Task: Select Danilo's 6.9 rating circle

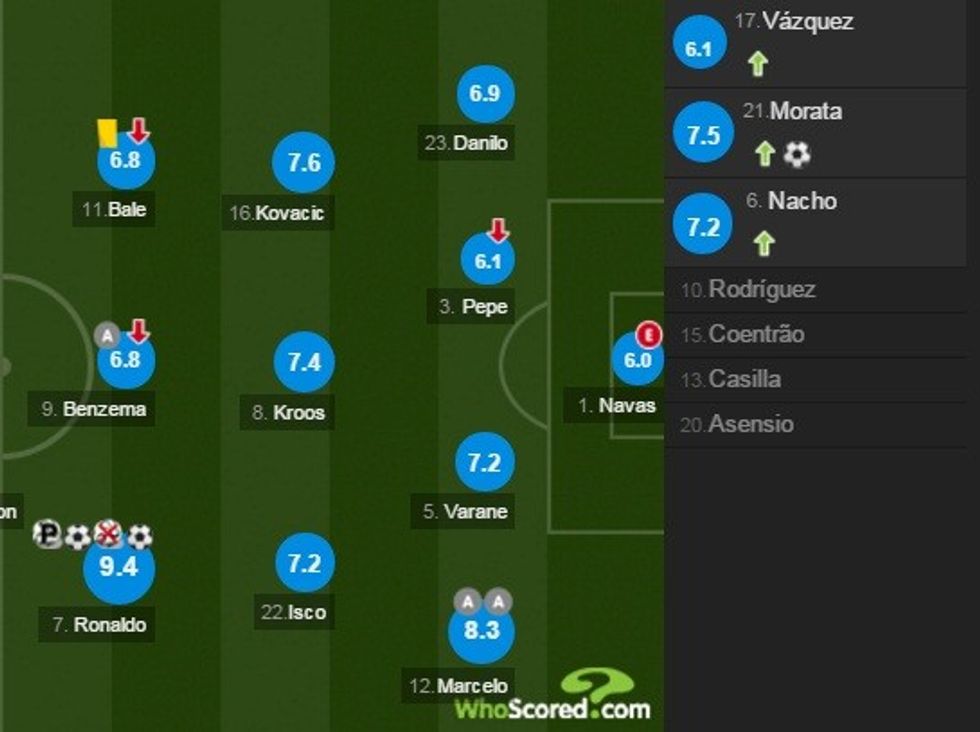Action: pyautogui.click(x=484, y=94)
